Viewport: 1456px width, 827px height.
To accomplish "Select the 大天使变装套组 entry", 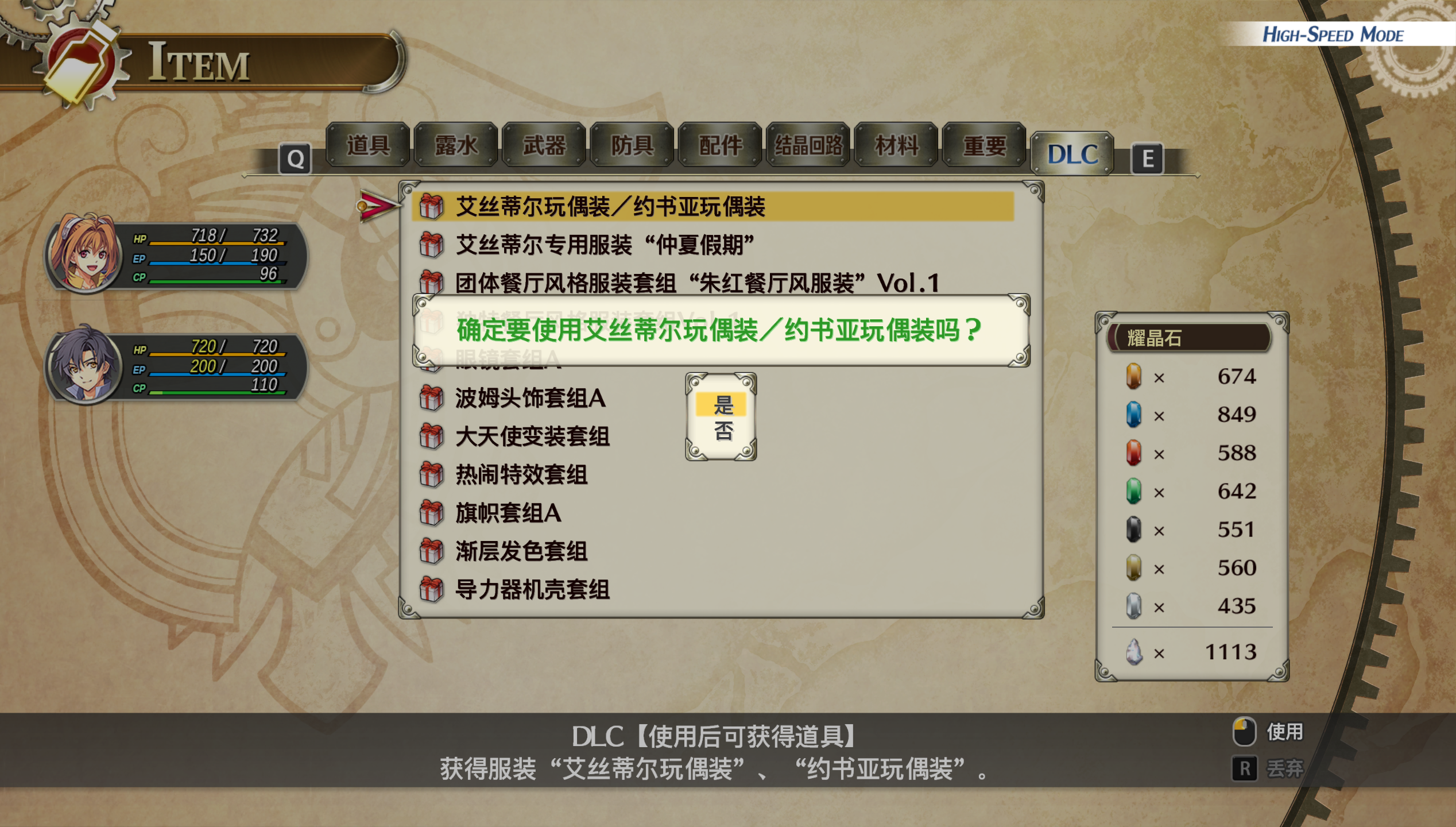I will point(532,436).
